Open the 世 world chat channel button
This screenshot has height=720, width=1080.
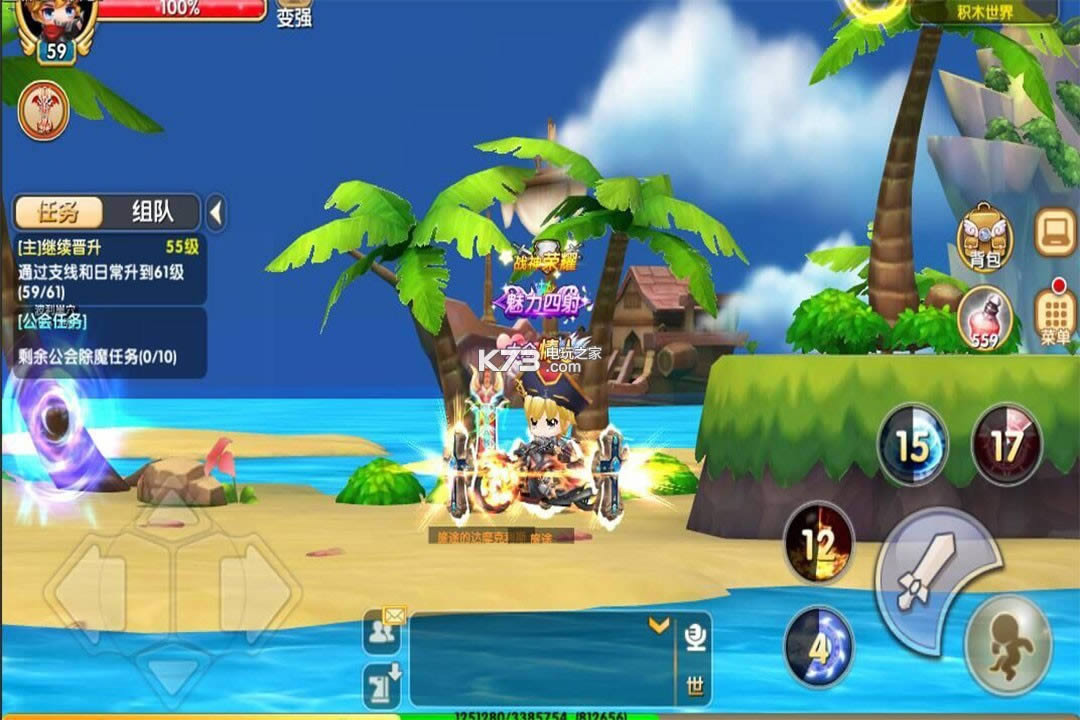[695, 687]
